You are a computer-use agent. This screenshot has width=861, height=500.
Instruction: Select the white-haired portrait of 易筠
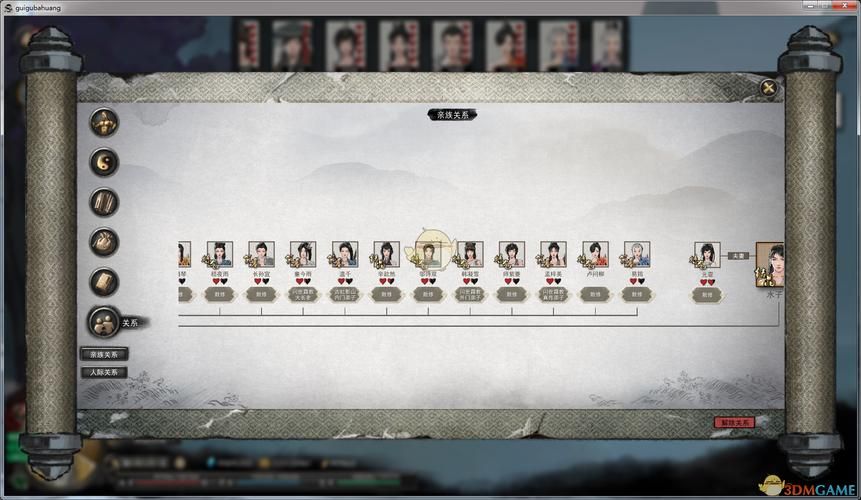[636, 255]
